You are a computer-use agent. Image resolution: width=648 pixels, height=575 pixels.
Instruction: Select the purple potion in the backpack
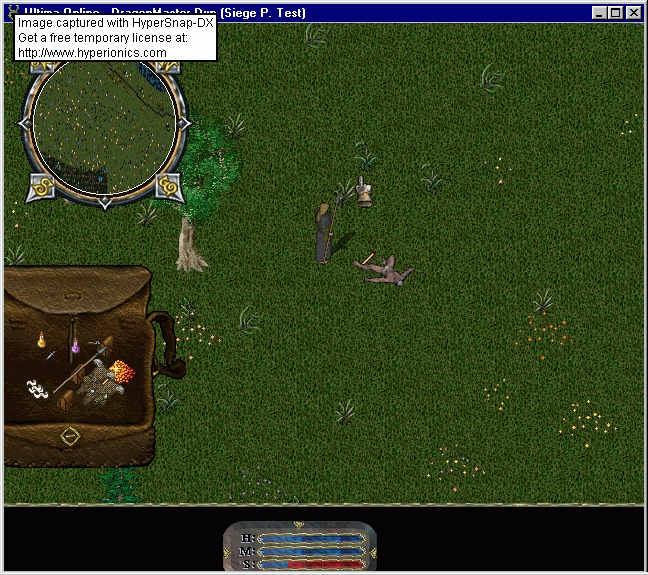73,349
